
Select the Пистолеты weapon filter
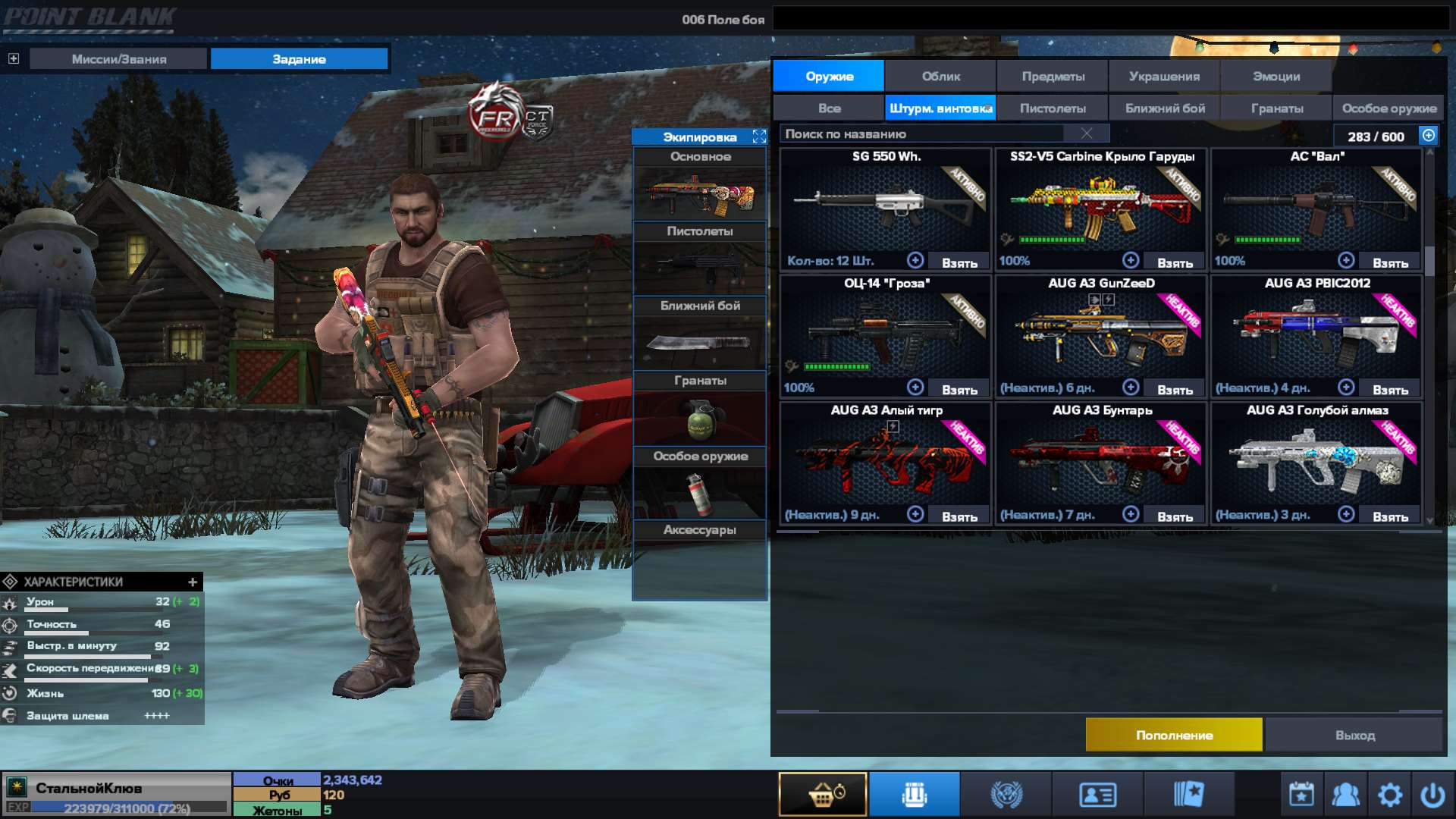coord(1053,108)
